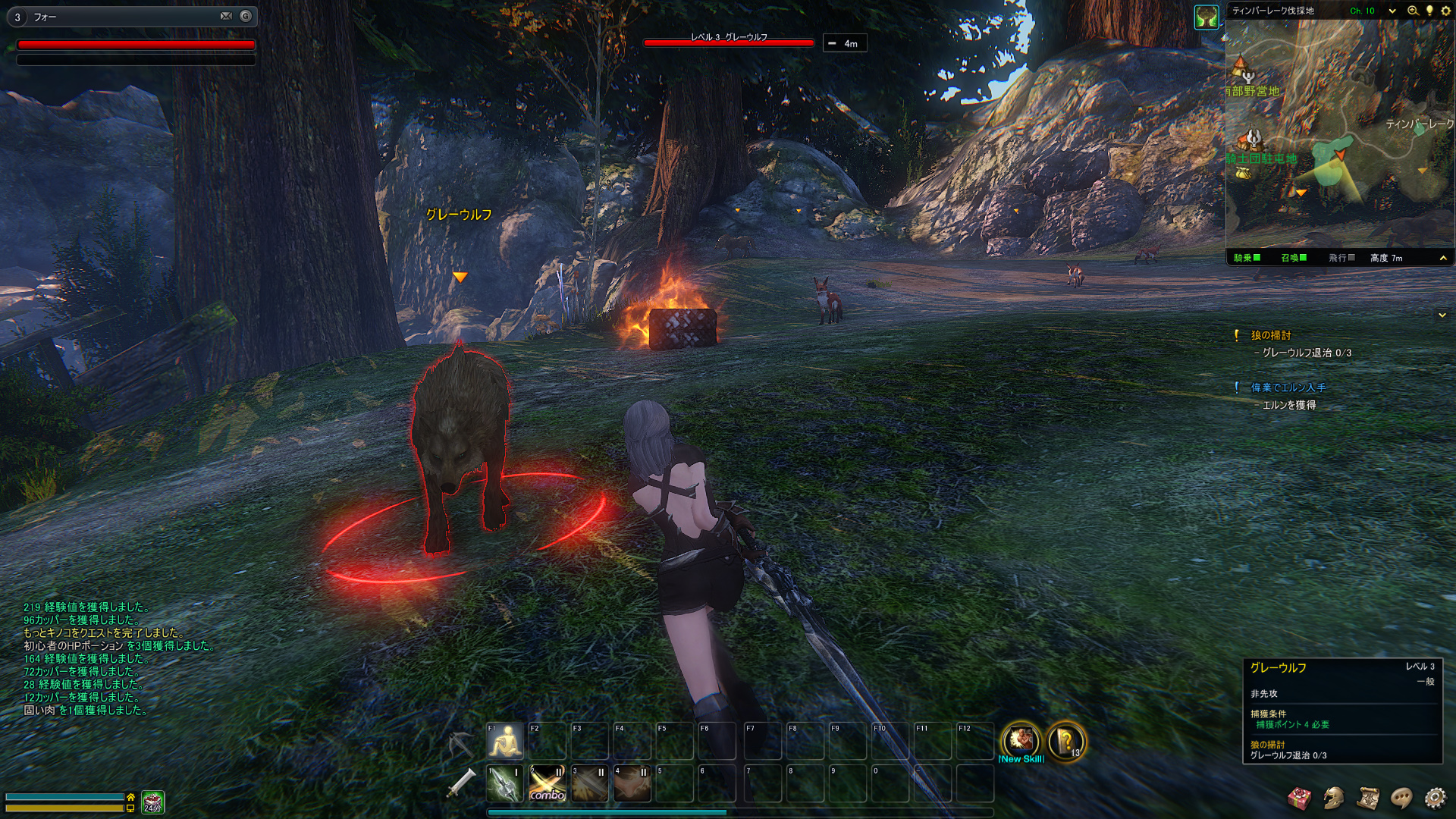This screenshot has width=1456, height=819.
Task: Collapse the minimap with the bottom arrow
Action: pyautogui.click(x=1443, y=258)
